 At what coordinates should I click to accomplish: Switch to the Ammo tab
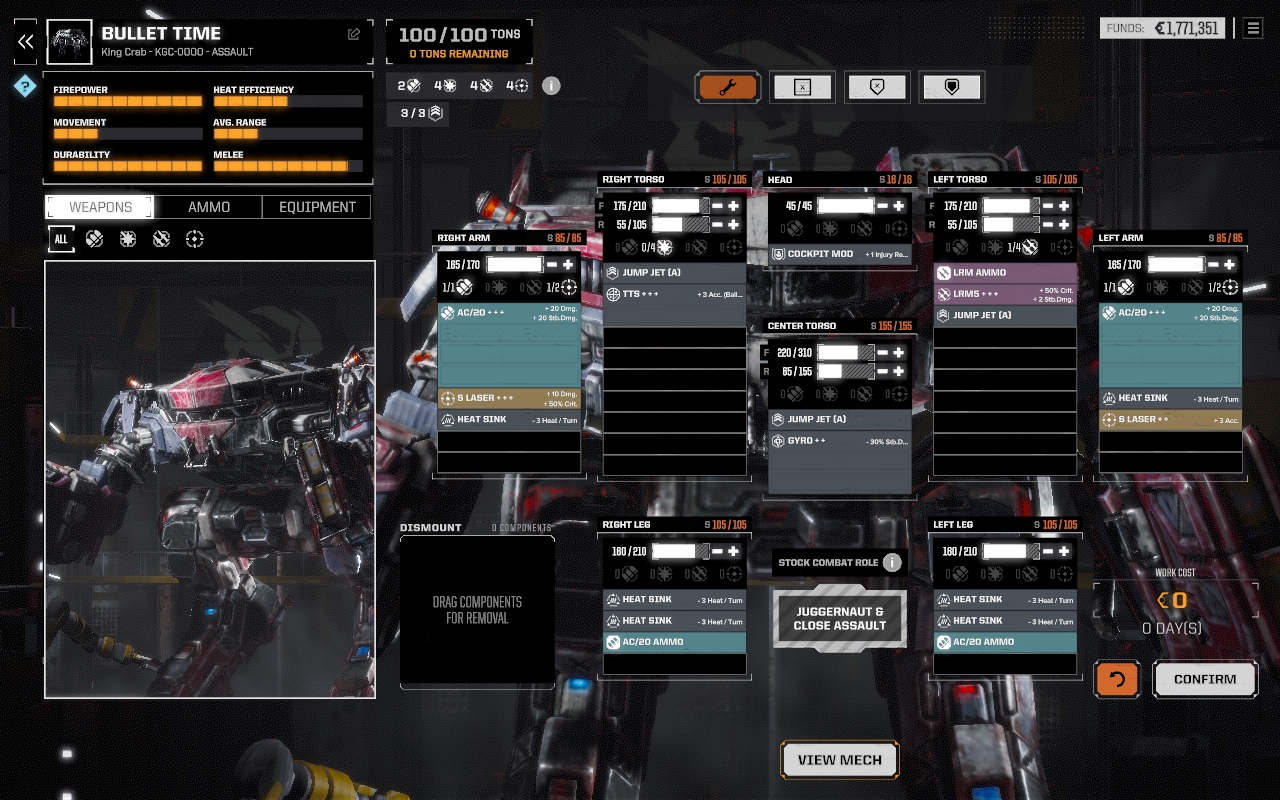click(209, 207)
